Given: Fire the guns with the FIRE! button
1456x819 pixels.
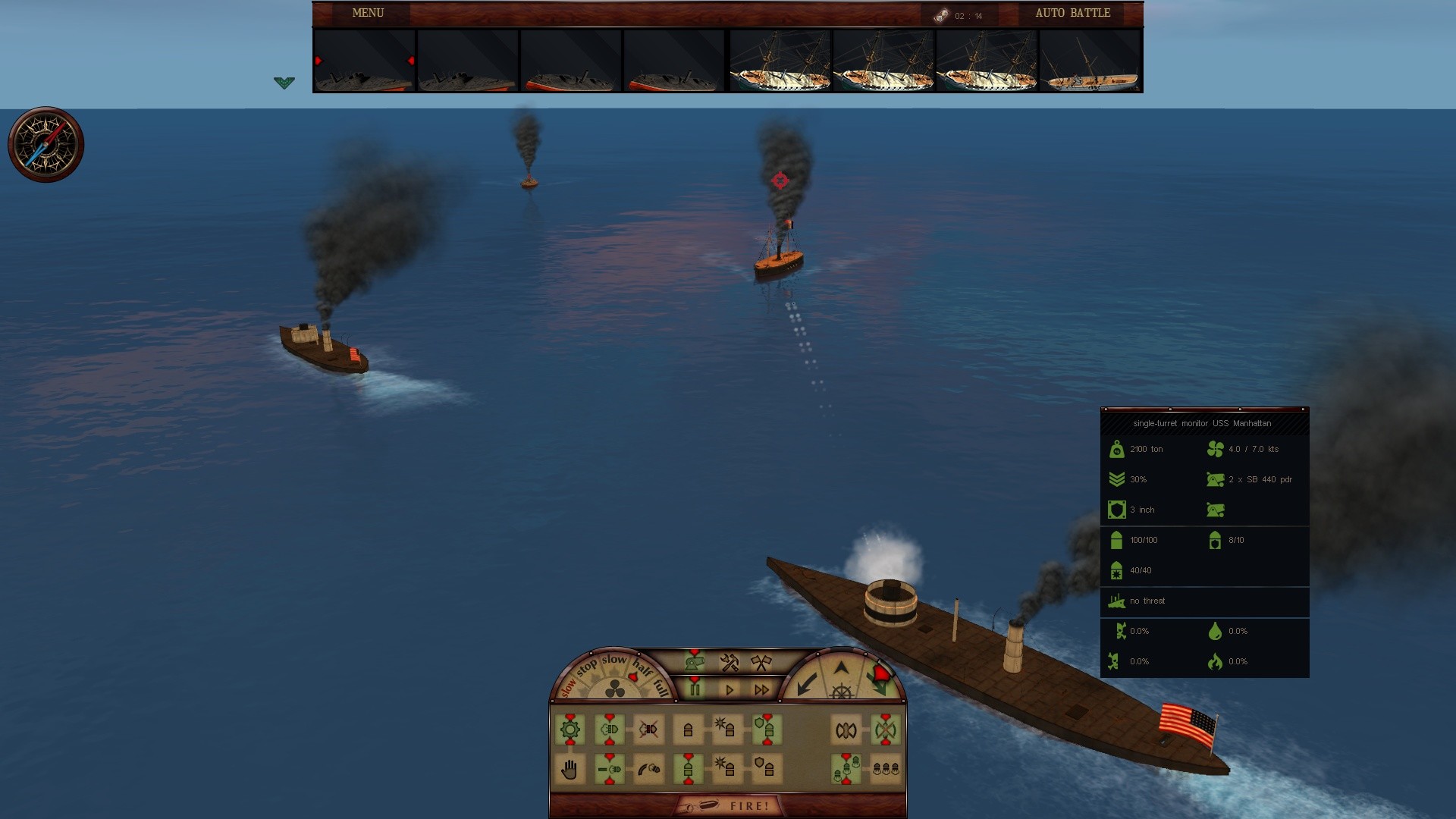Looking at the screenshot, I should pyautogui.click(x=729, y=805).
